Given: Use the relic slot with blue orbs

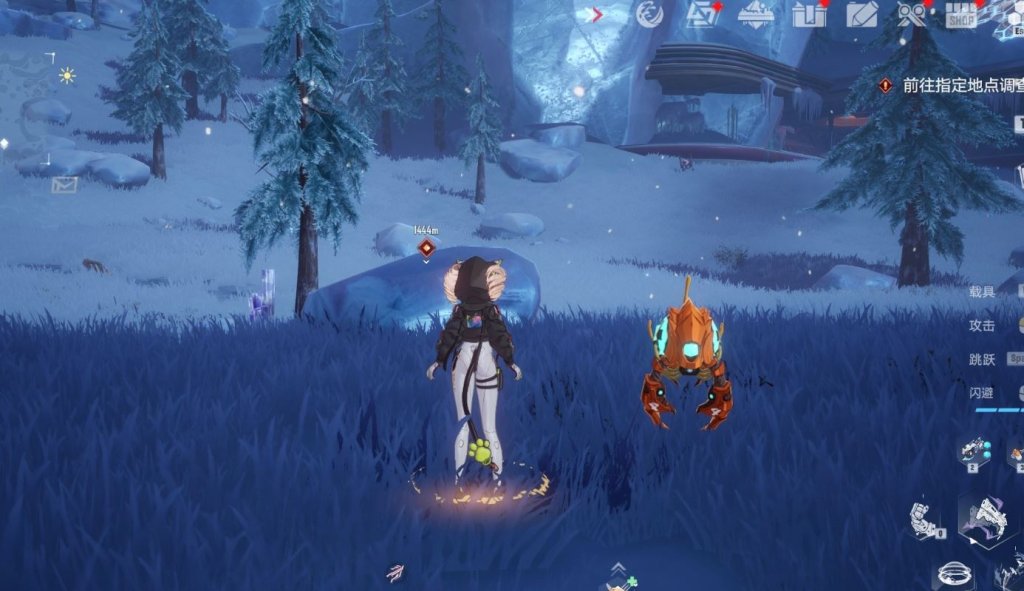Looking at the screenshot, I should [x=974, y=451].
